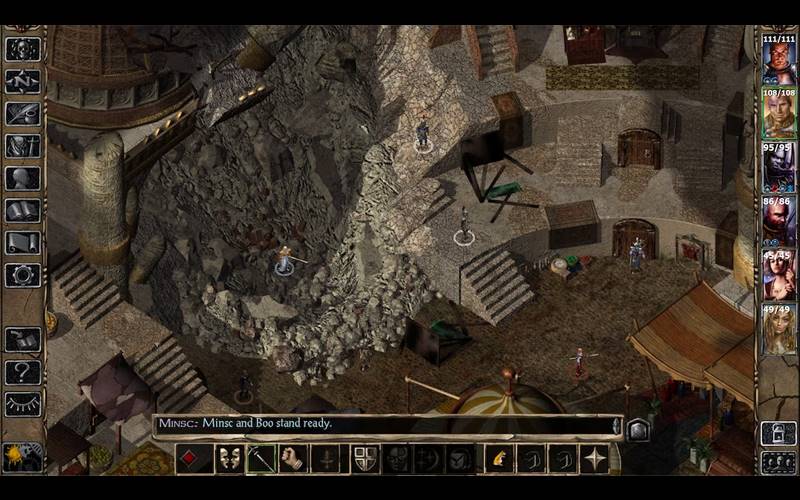Open the gear options menu
The width and height of the screenshot is (800, 500).
22,275
